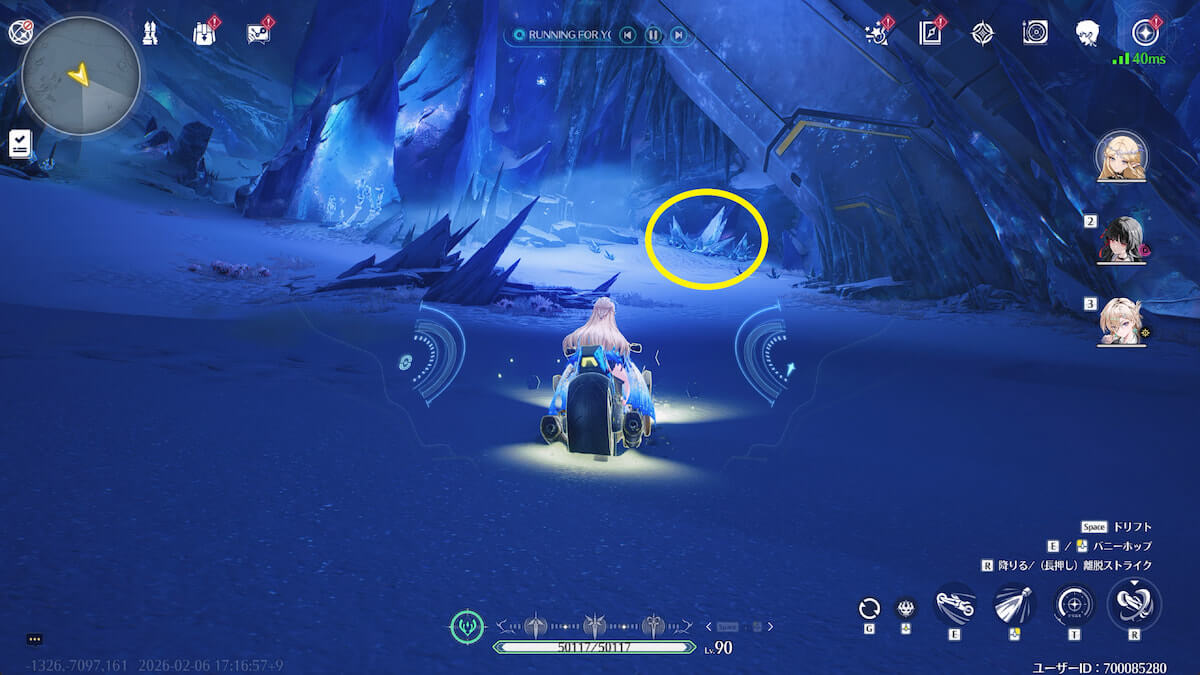Image resolution: width=1200 pixels, height=675 pixels.
Task: Open the circled star menu icon
Action: [1144, 33]
